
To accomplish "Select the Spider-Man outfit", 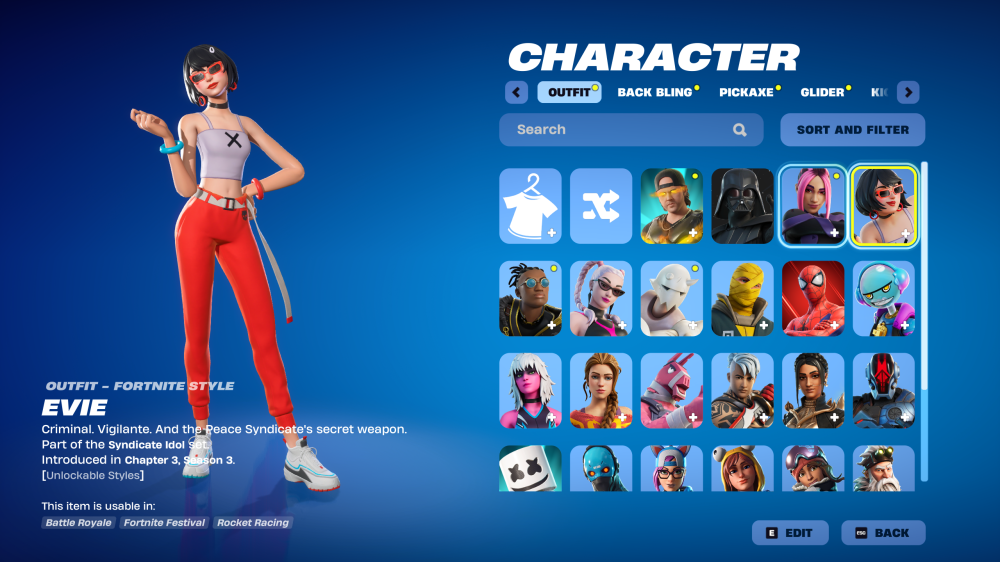I will (813, 298).
